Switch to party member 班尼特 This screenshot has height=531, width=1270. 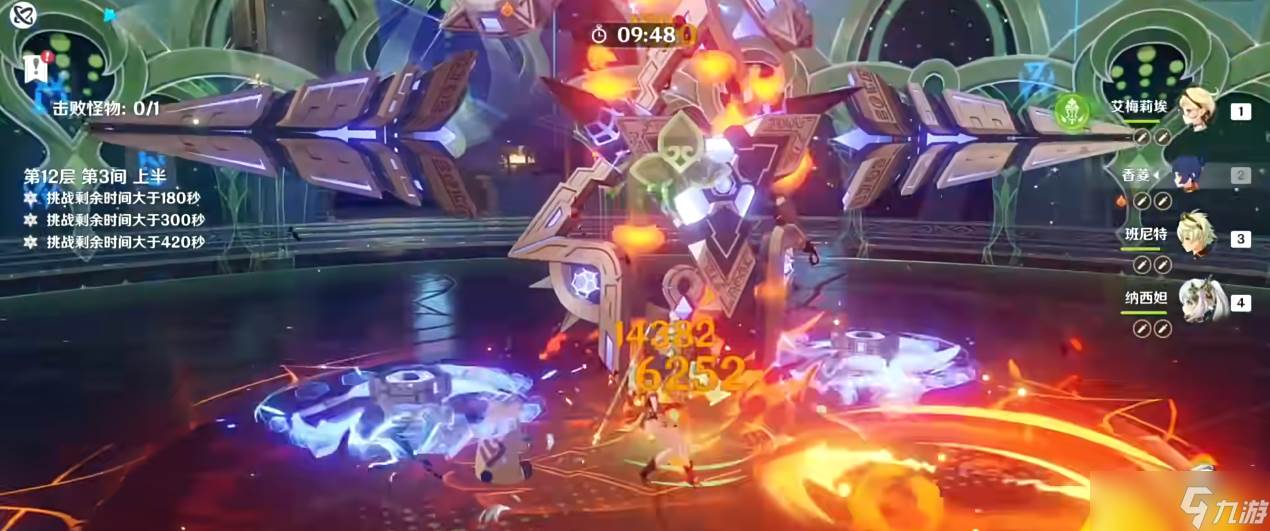tap(1196, 238)
